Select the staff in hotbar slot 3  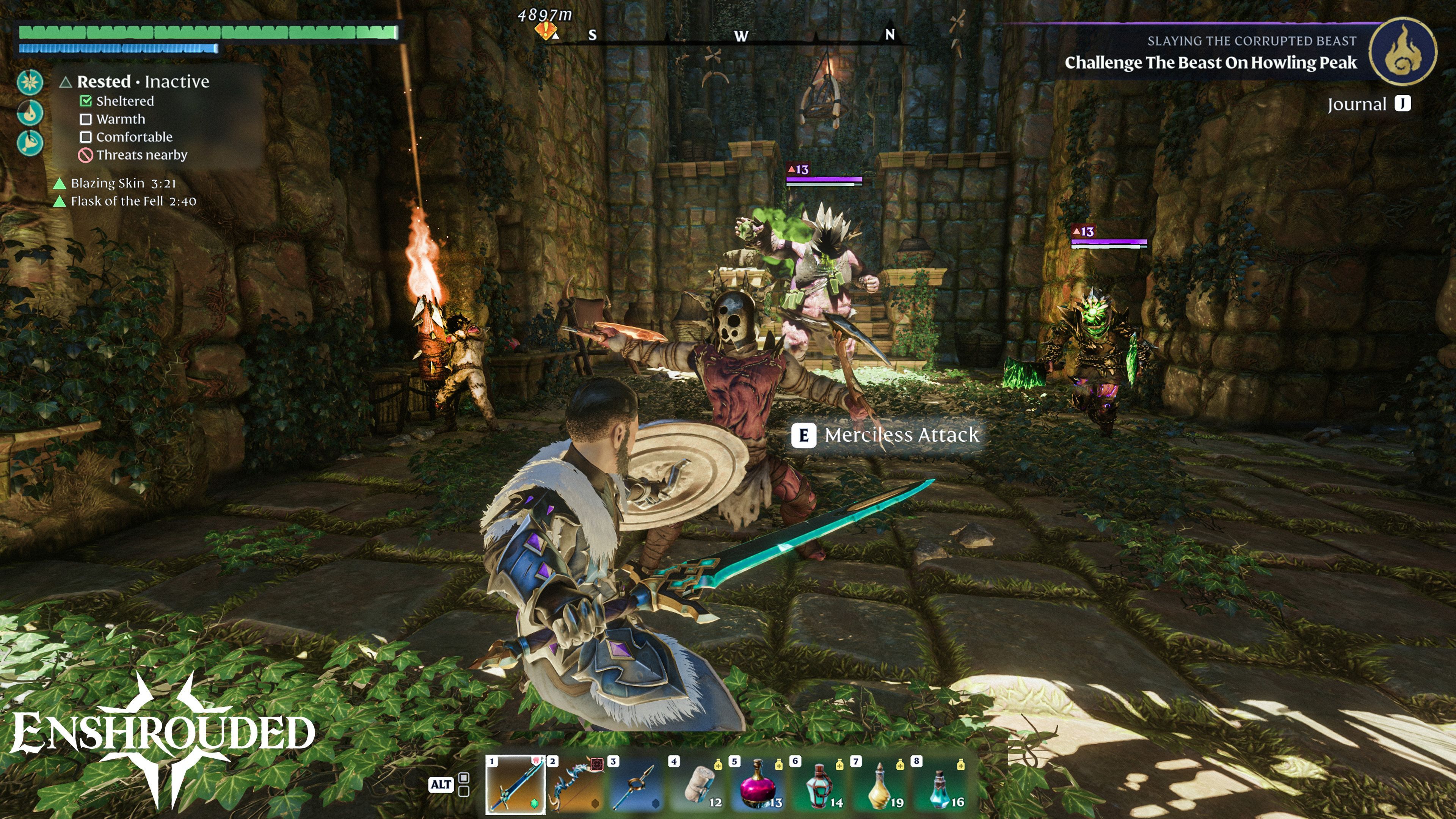(x=637, y=784)
